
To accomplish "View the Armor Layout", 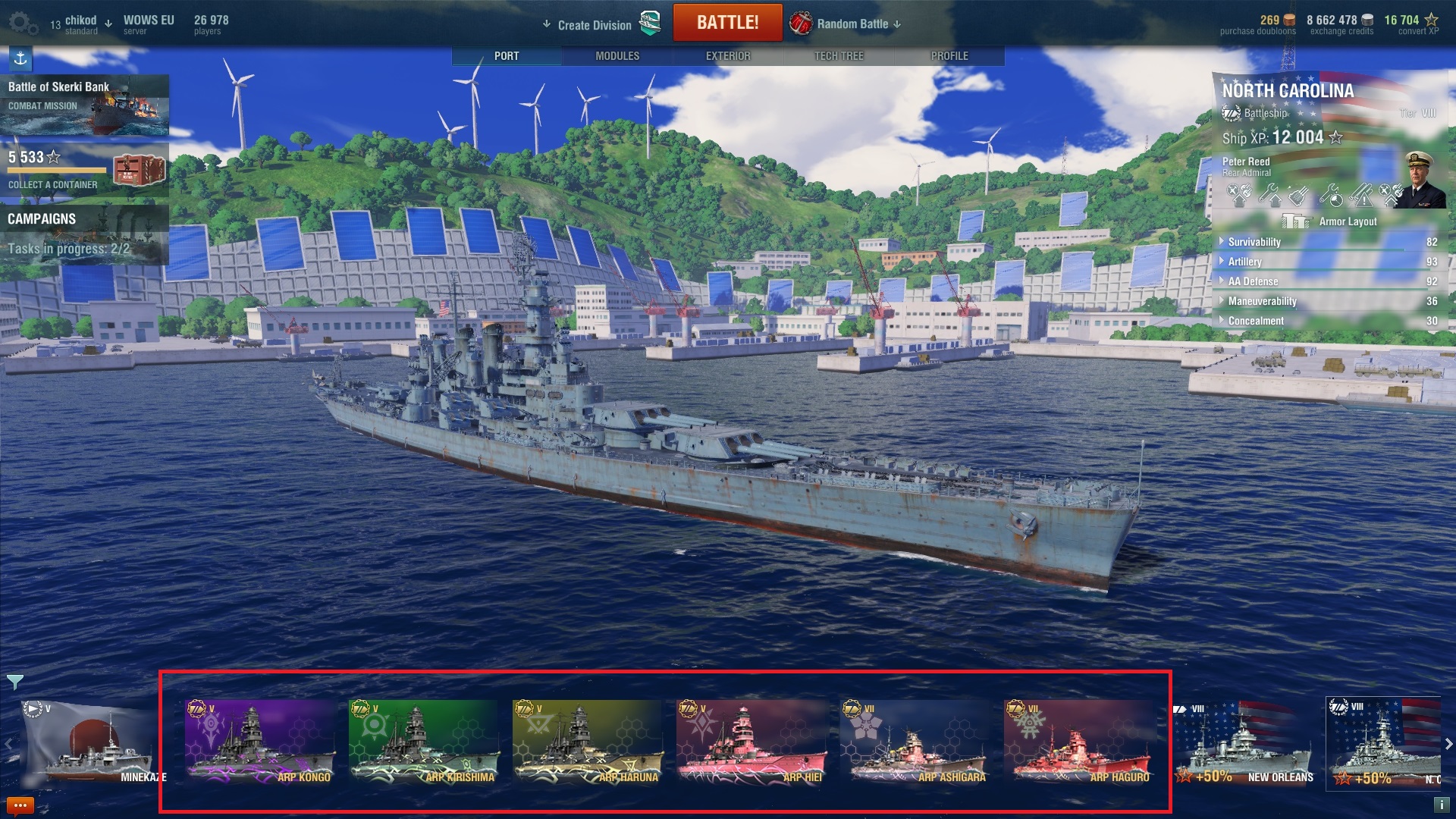I will (x=1331, y=221).
